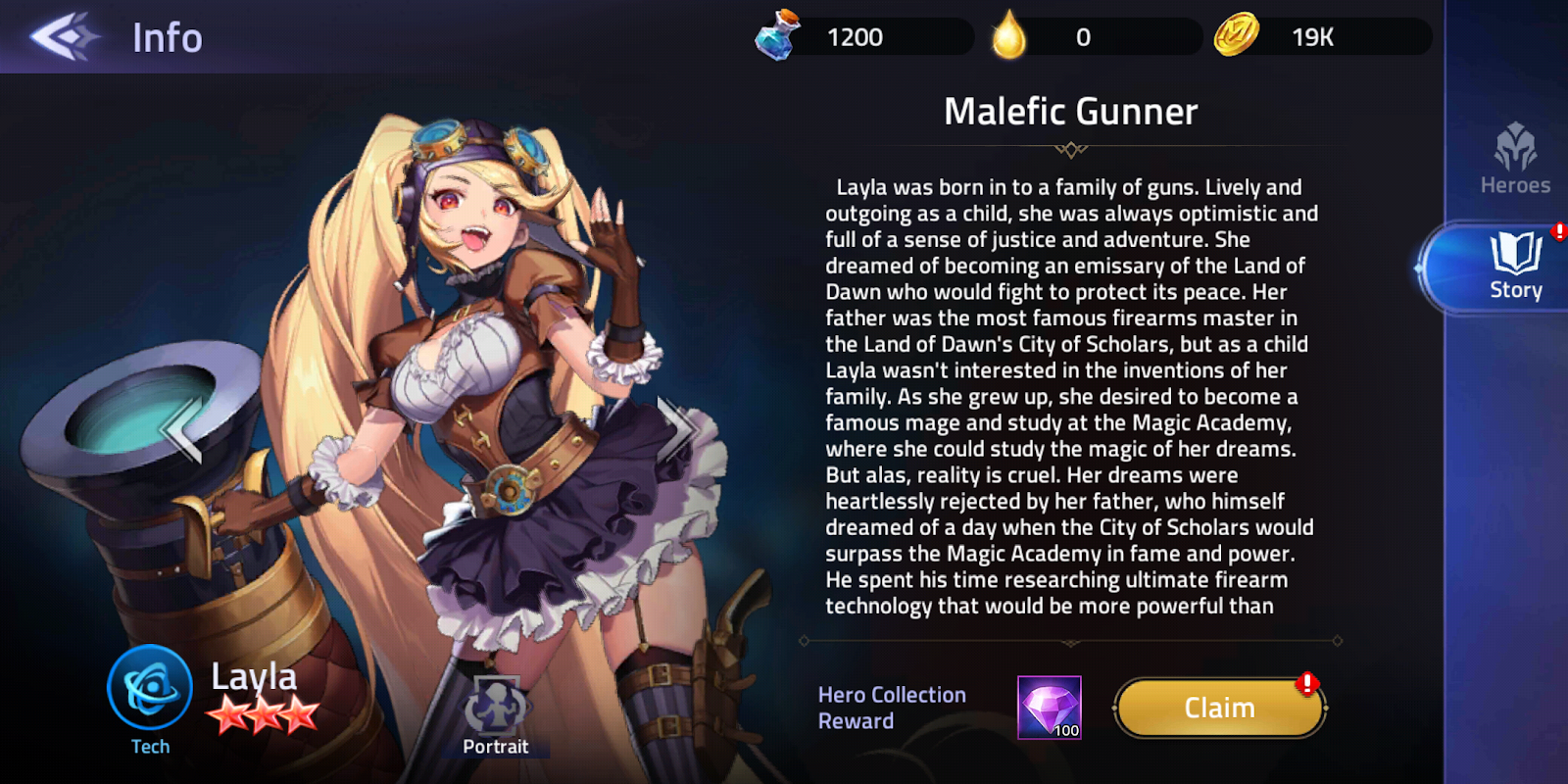Viewport: 1568px width, 784px height.
Task: Claim the Hero Collection Reward
Action: pos(1217,707)
